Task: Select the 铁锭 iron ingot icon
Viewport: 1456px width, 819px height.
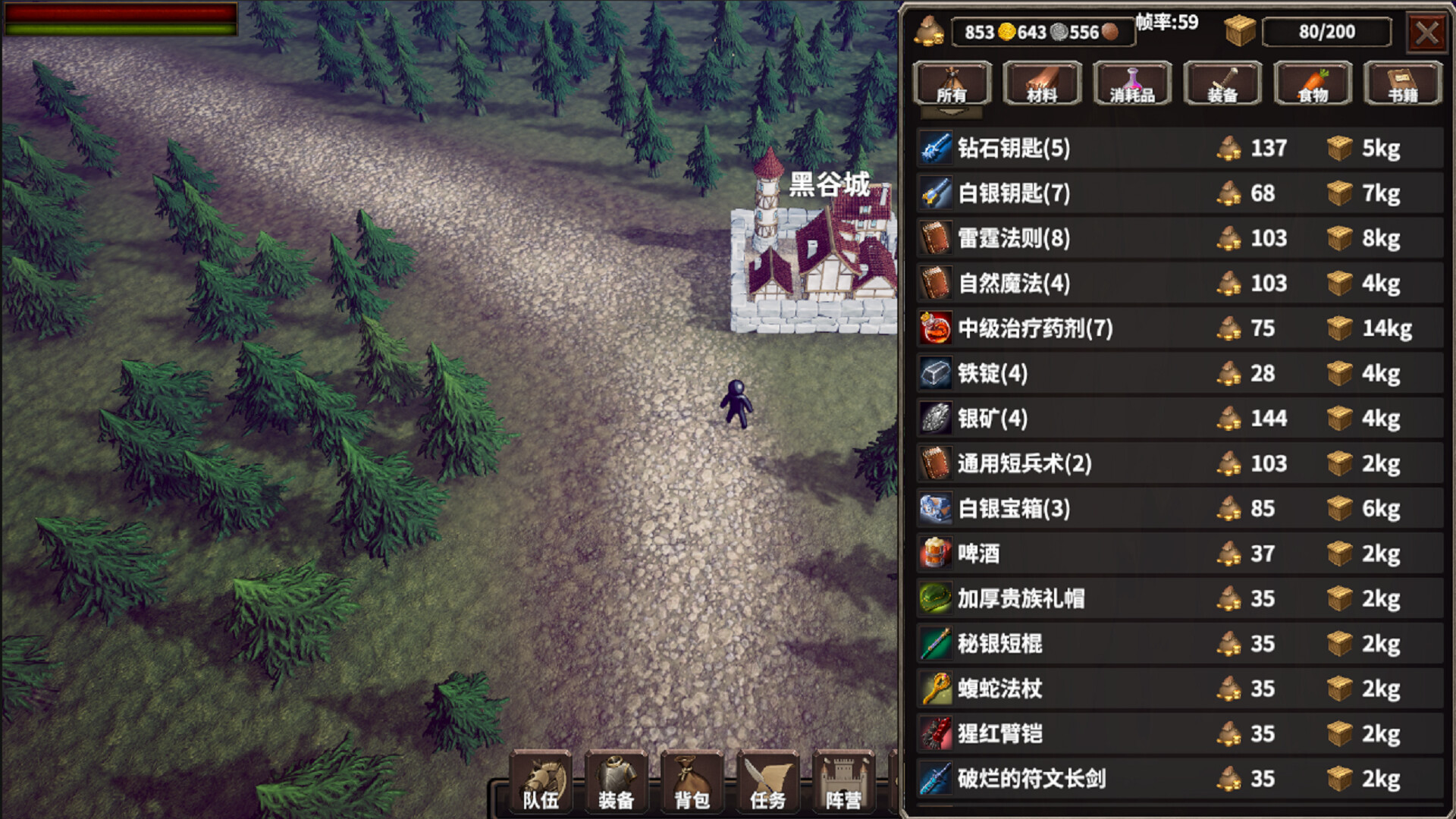Action: point(934,374)
